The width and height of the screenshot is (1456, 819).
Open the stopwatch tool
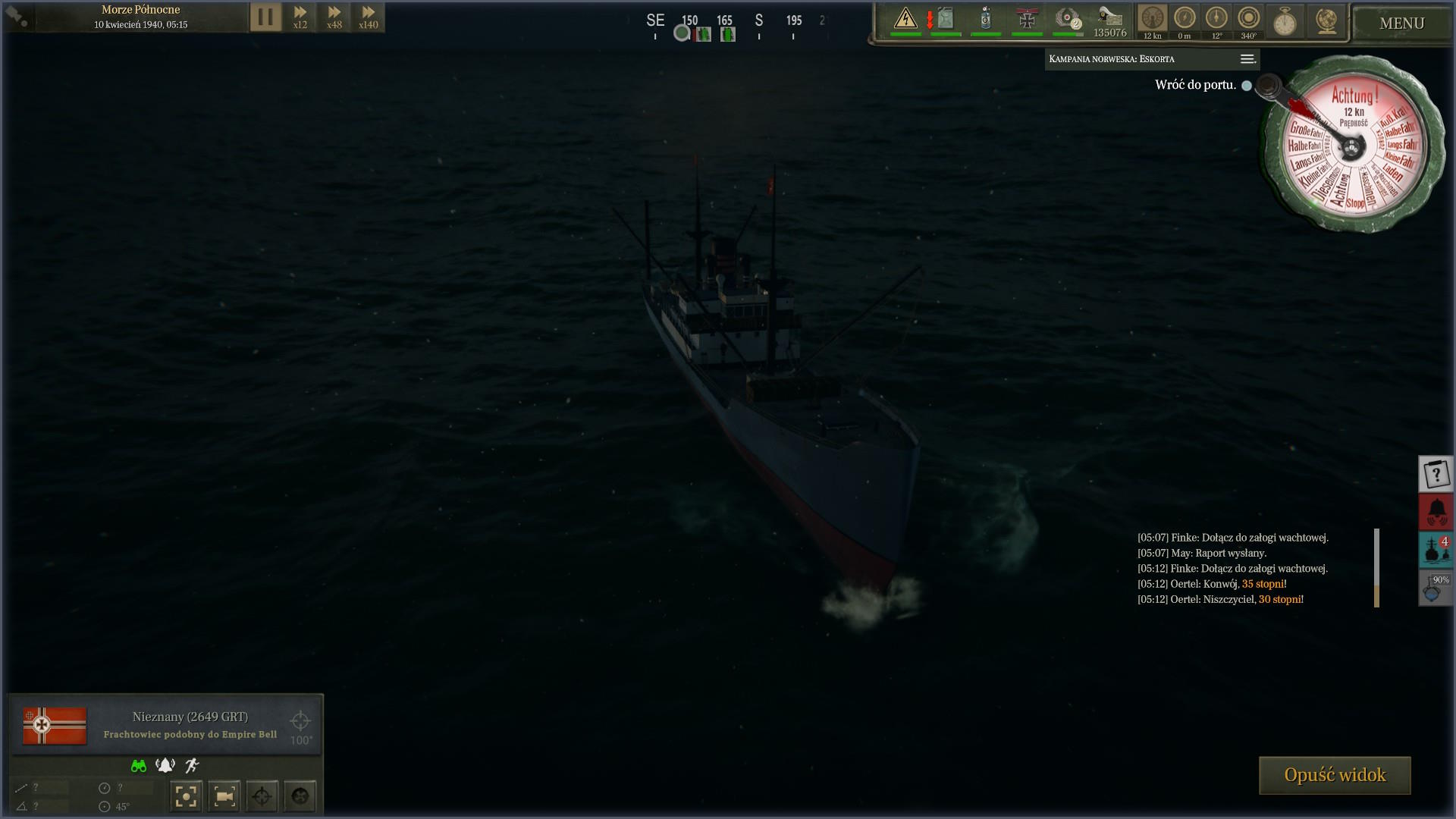1285,21
